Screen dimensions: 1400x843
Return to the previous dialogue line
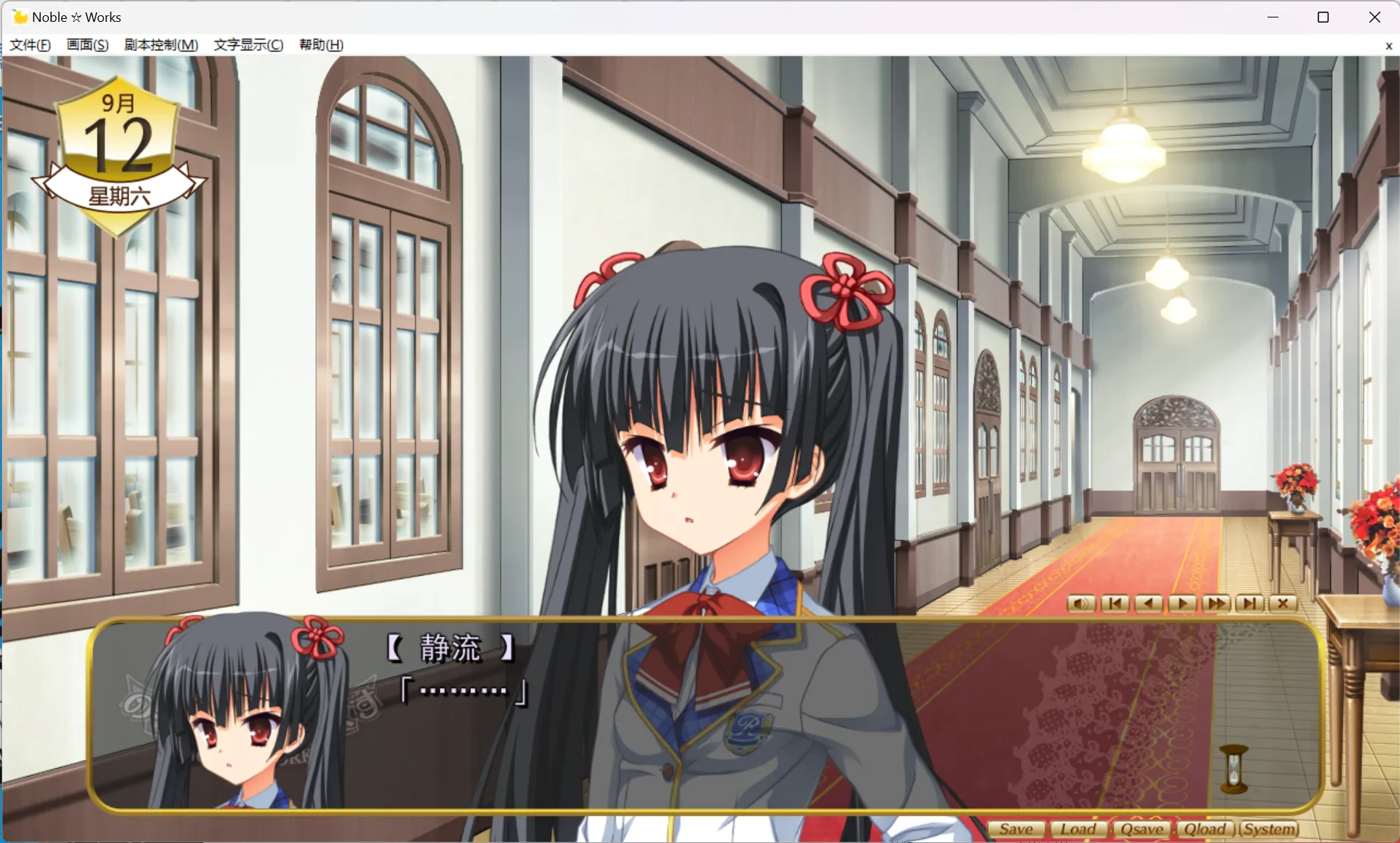(x=1148, y=603)
